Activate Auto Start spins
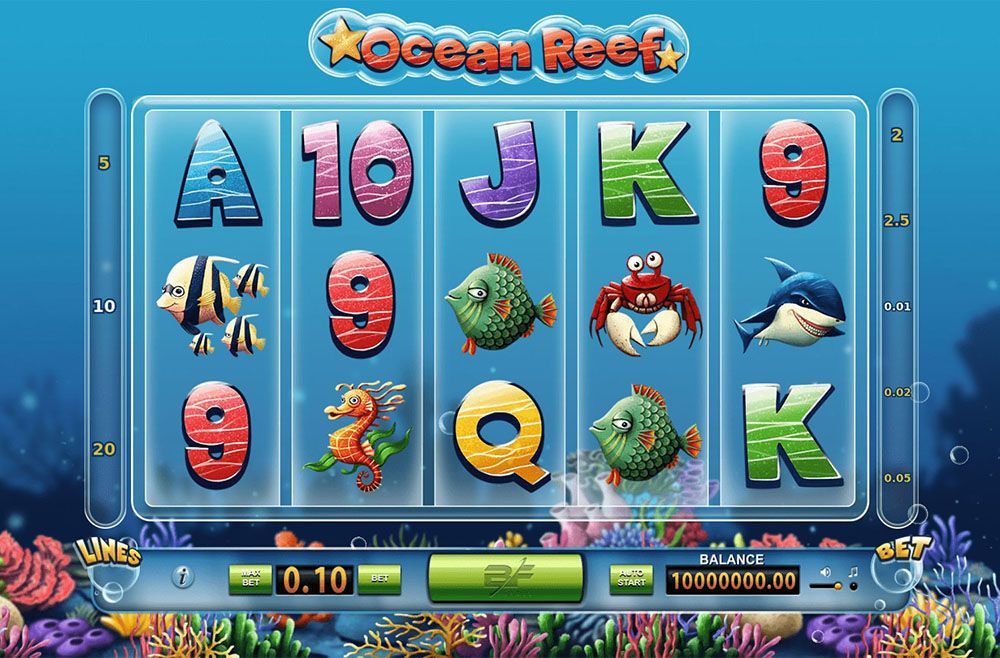The image size is (1000, 658). (x=631, y=578)
